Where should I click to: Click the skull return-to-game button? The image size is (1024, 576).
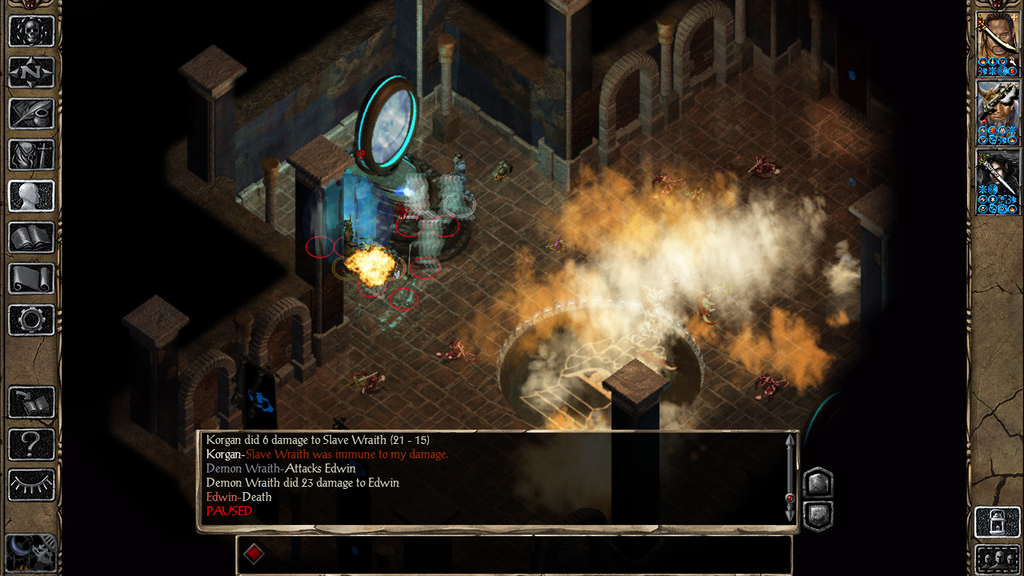point(31,31)
